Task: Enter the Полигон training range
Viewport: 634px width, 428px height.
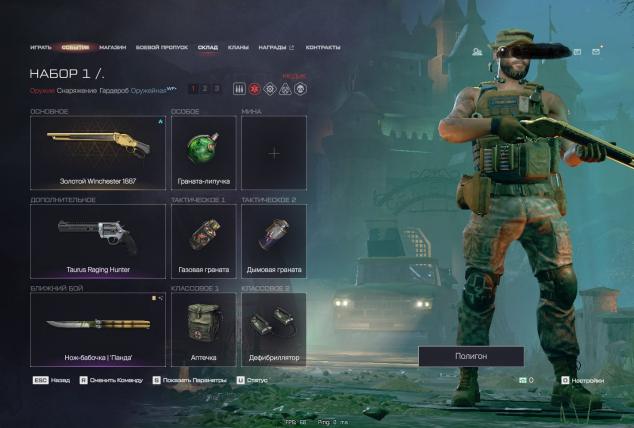Action: click(470, 356)
